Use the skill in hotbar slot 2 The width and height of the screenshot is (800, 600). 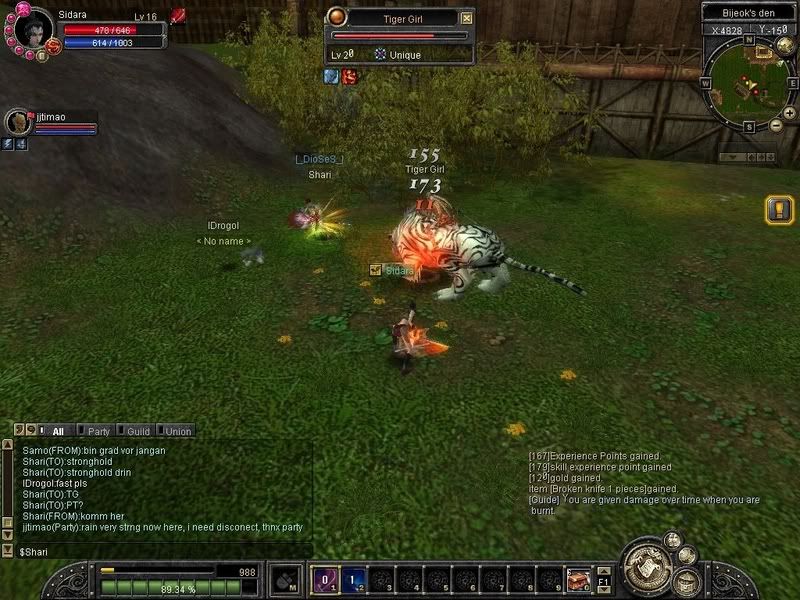point(354,579)
